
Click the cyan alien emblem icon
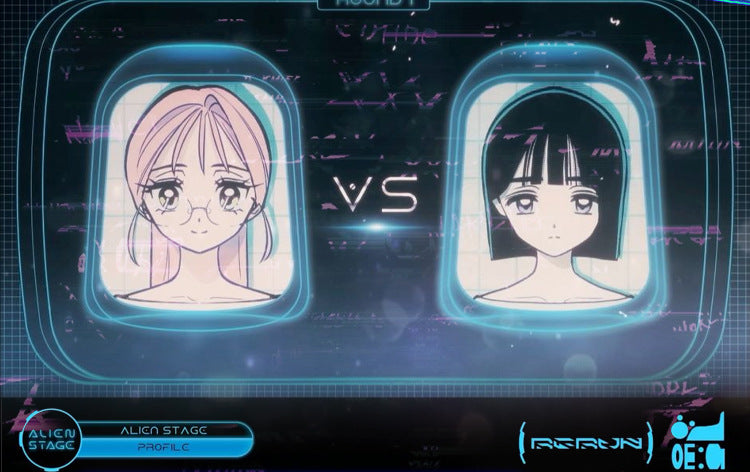pyautogui.click(x=700, y=440)
